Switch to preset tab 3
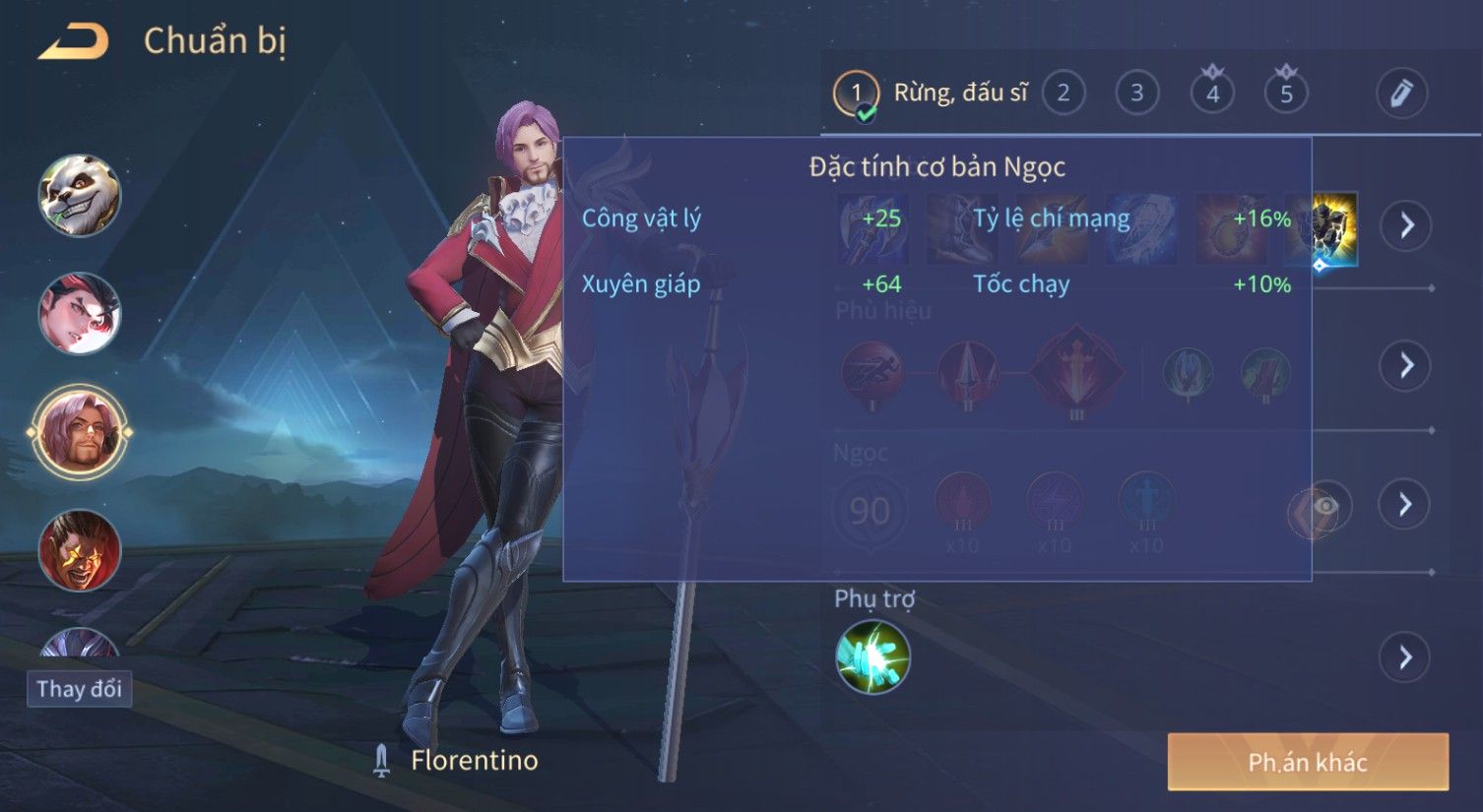This screenshot has height=812, width=1483. (x=1136, y=94)
